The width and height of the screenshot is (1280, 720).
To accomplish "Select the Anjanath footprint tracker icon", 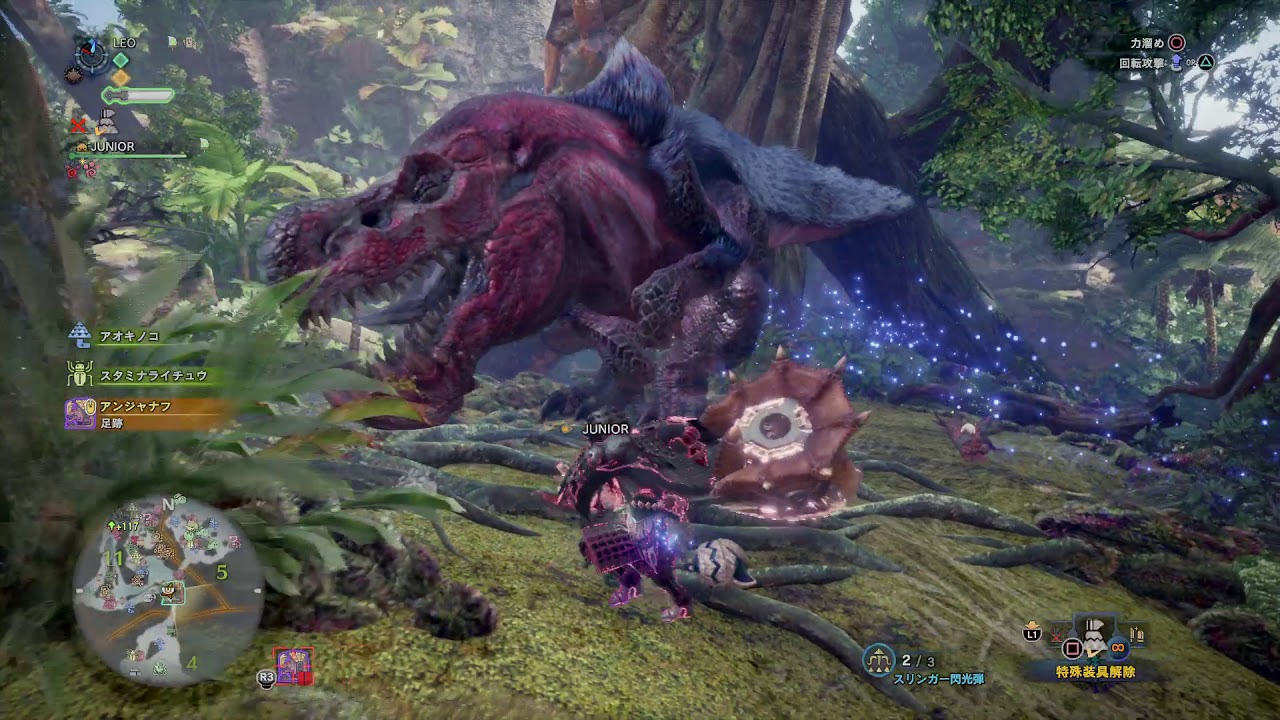I will (80, 413).
